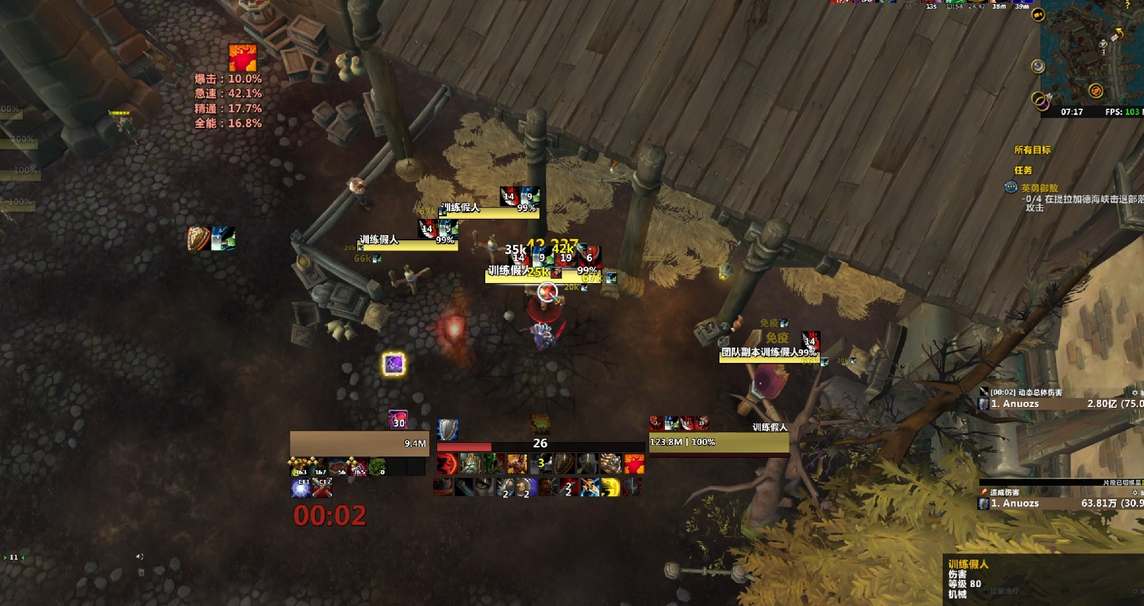Screen dimensions: 1144x606
Task: Activate the yellow fist ability icon
Action: (x=610, y=486)
